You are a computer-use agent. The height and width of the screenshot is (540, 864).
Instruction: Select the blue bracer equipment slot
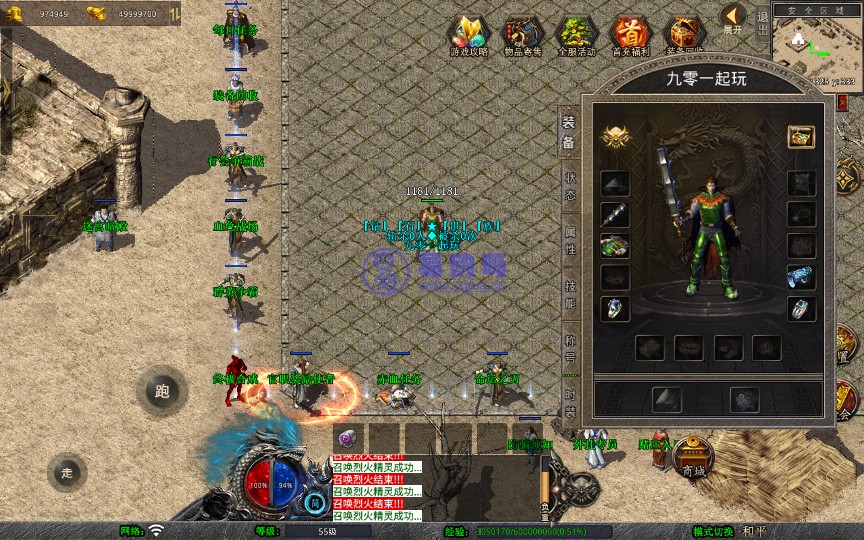[x=800, y=276]
